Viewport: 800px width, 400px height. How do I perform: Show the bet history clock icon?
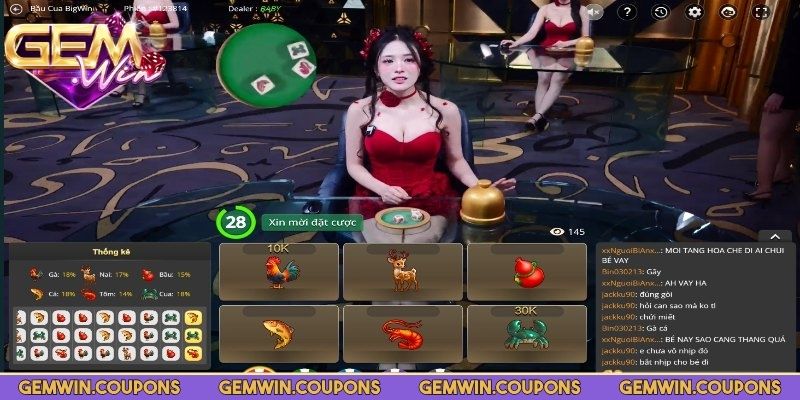(660, 12)
